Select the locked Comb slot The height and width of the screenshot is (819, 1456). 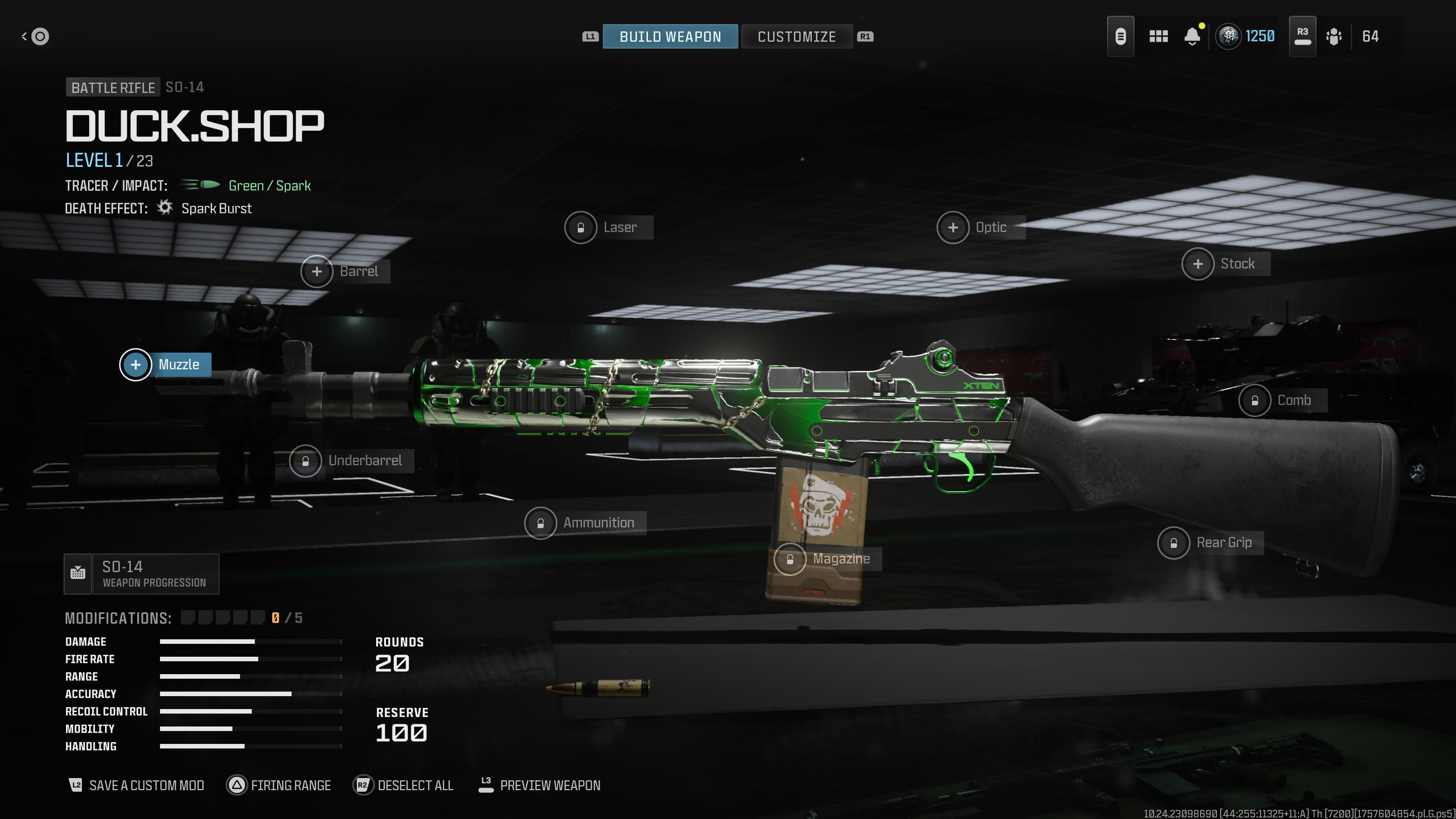pyautogui.click(x=1254, y=400)
